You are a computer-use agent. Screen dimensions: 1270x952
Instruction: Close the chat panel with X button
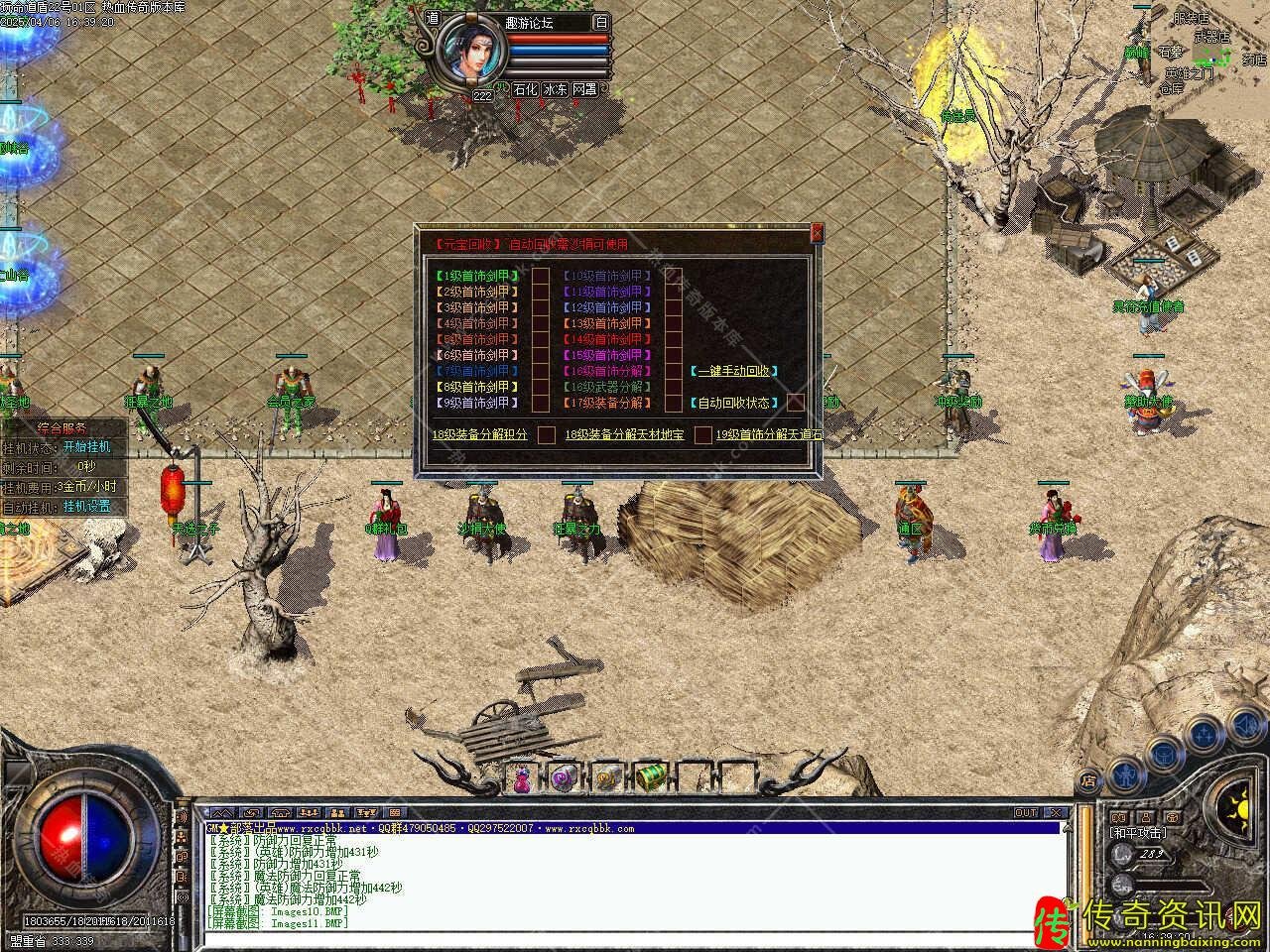1055,812
